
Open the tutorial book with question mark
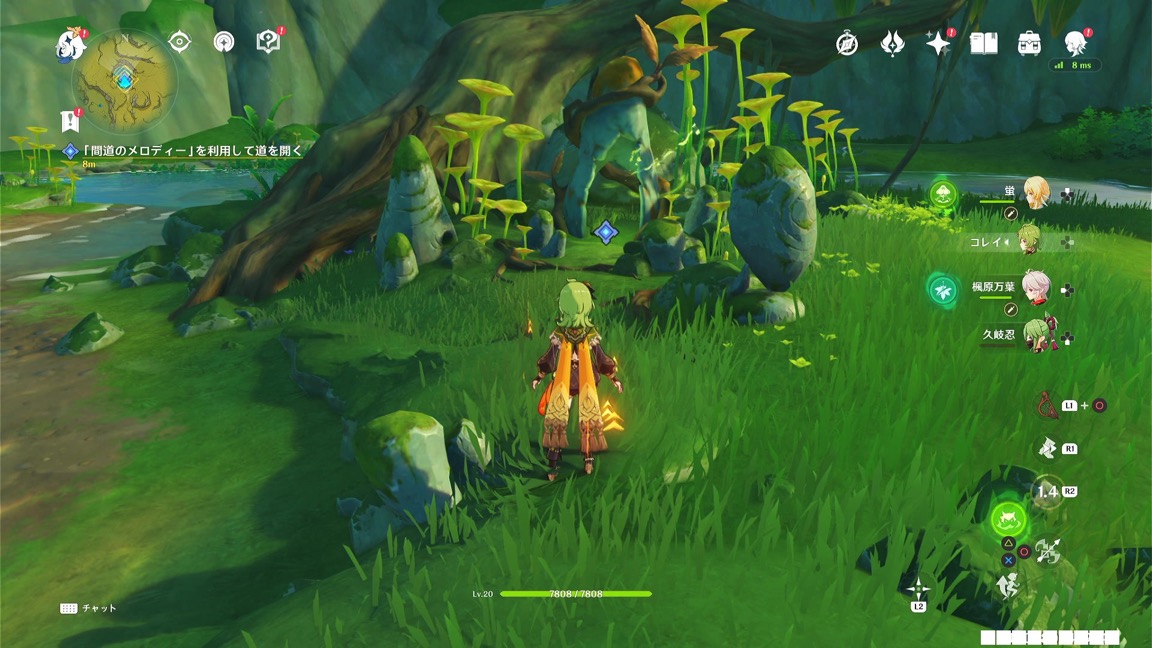[x=268, y=41]
